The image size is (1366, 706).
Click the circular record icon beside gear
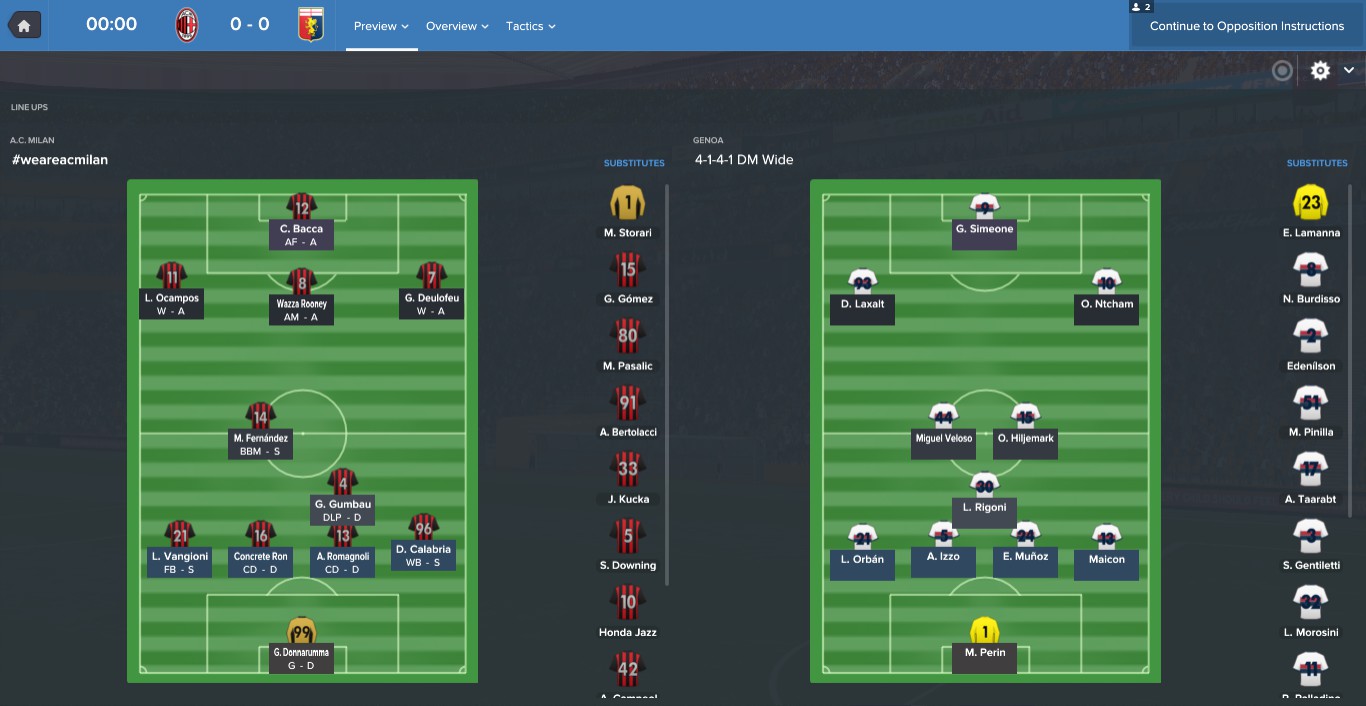(x=1282, y=70)
